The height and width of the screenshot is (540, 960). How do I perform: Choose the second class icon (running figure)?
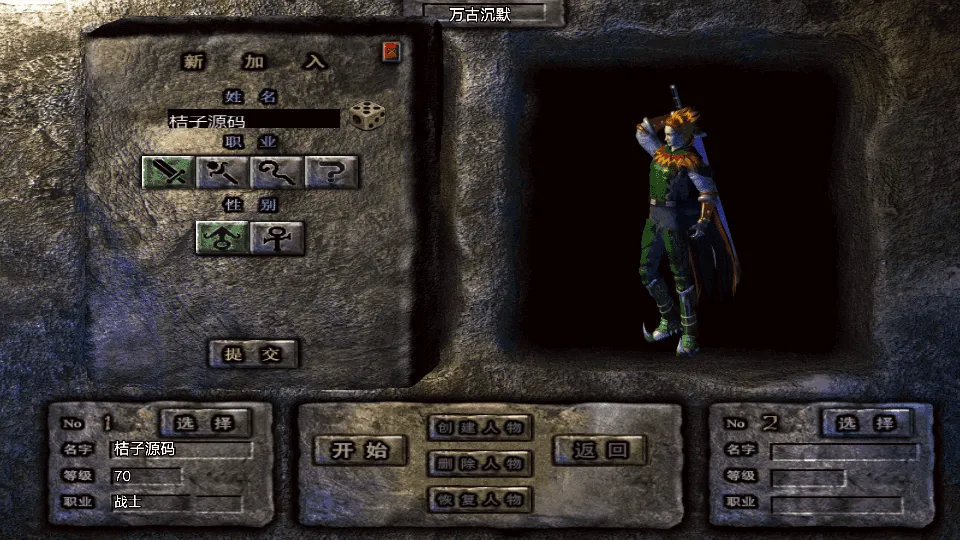222,173
